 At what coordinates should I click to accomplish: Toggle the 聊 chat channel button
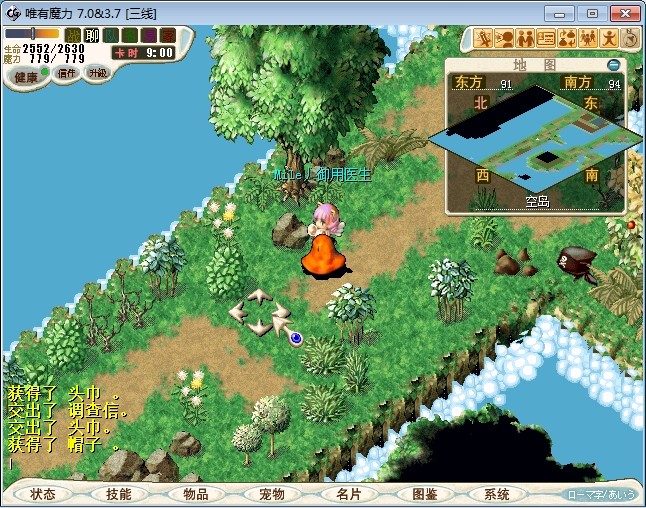tap(92, 35)
